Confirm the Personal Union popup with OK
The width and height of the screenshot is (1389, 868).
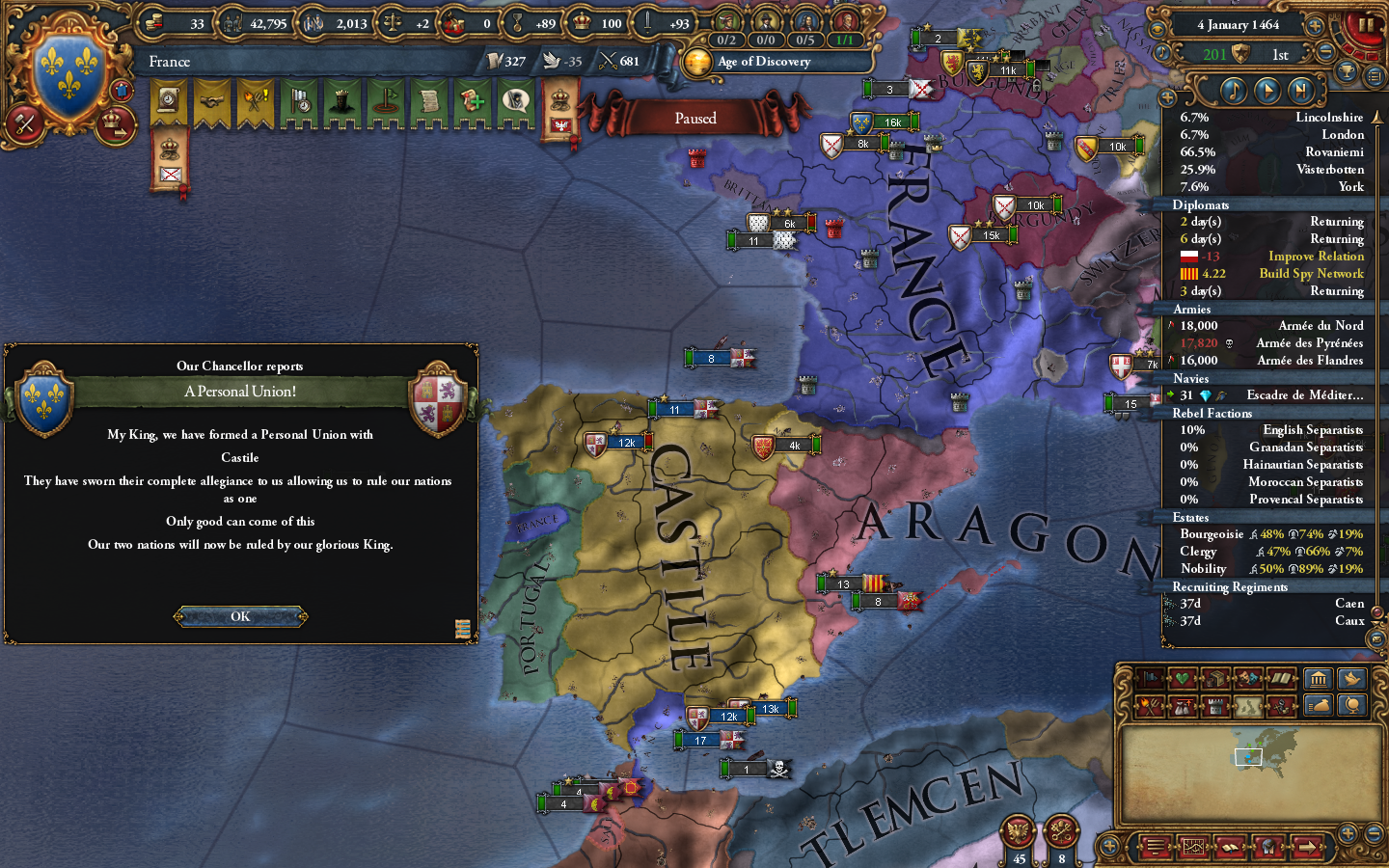(x=239, y=616)
